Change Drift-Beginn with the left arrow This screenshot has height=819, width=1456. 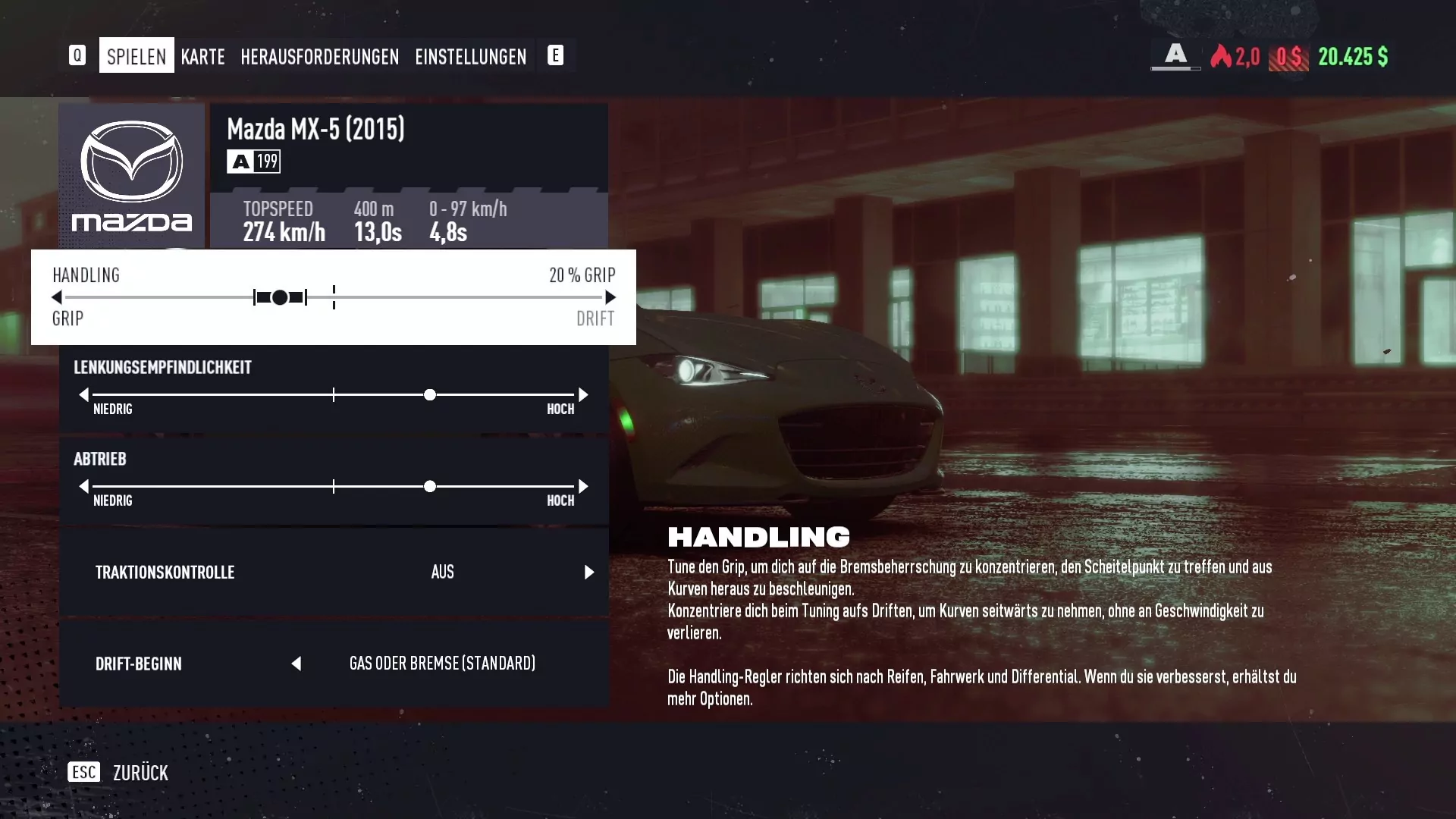coord(297,664)
